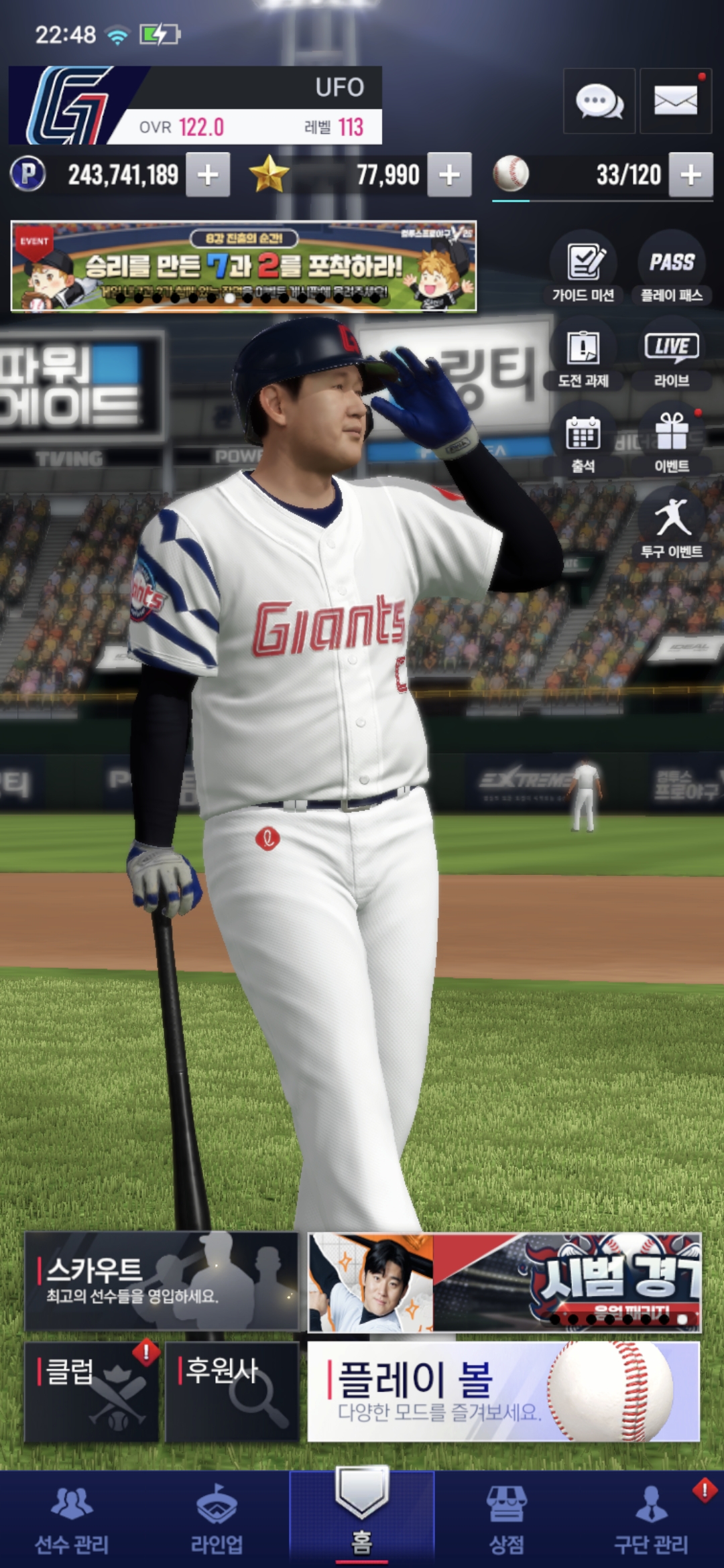Add more P points with plus button

[208, 175]
